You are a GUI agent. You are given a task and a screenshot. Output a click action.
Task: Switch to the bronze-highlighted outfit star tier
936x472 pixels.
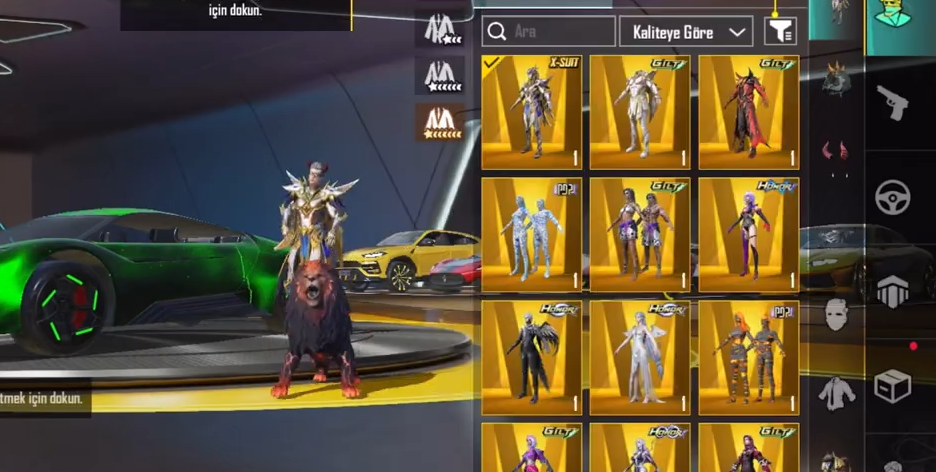(x=440, y=122)
